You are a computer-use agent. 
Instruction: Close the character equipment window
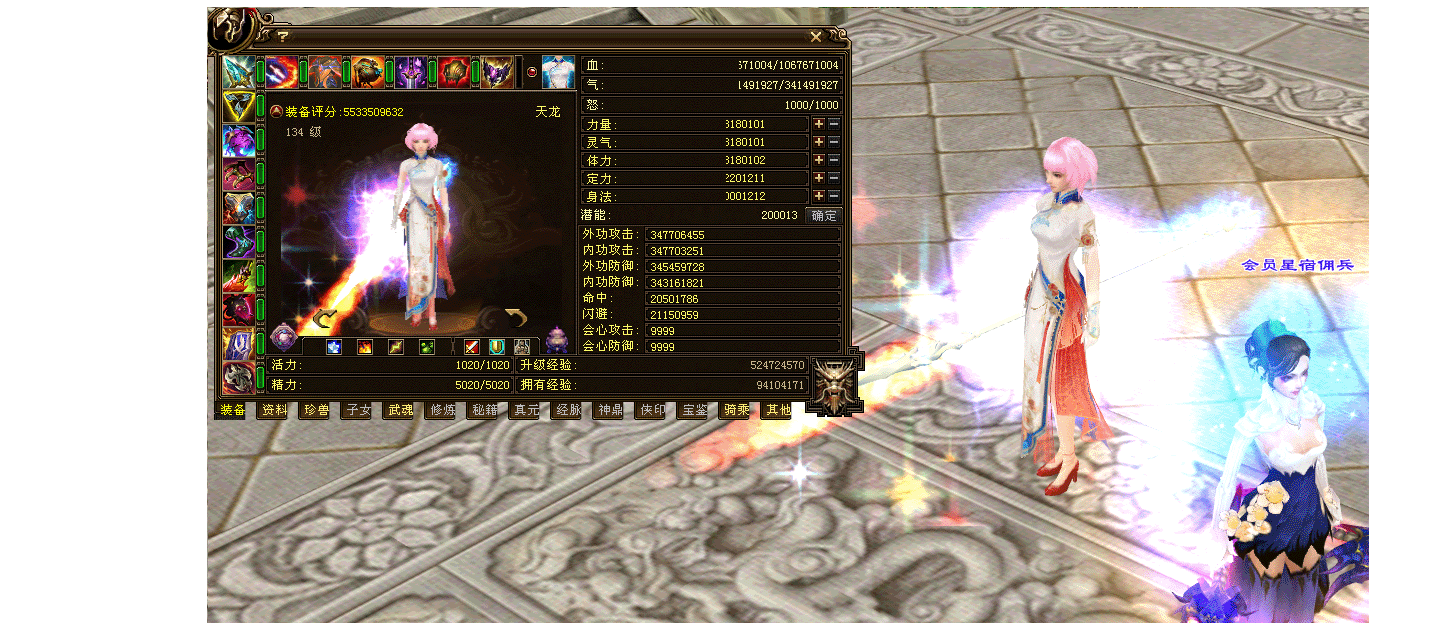point(816,37)
